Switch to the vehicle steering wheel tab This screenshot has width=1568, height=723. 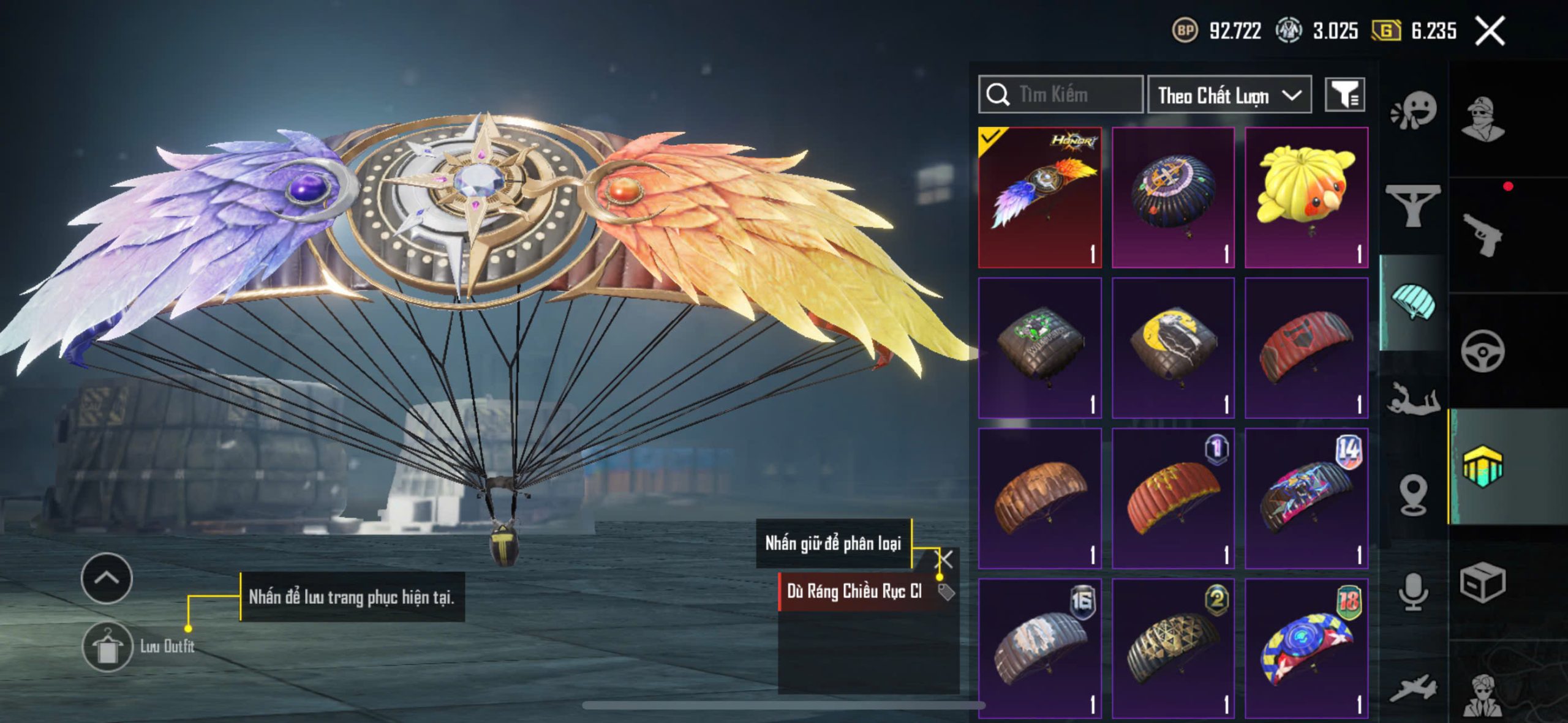click(1482, 351)
